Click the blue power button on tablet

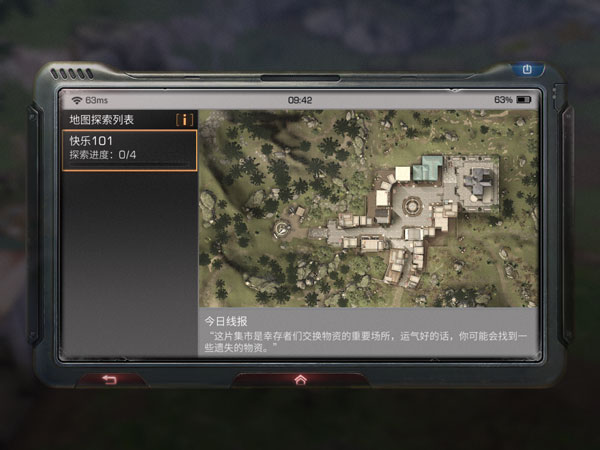coord(527,70)
